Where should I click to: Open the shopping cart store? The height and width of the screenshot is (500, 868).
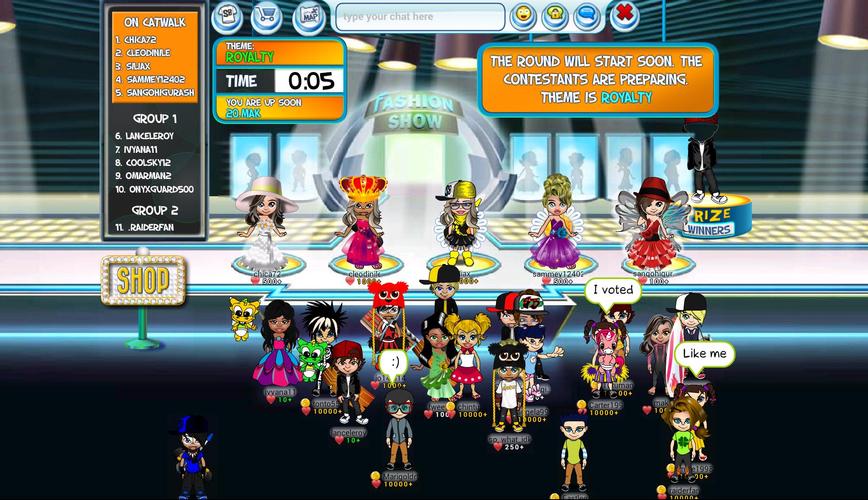point(267,17)
